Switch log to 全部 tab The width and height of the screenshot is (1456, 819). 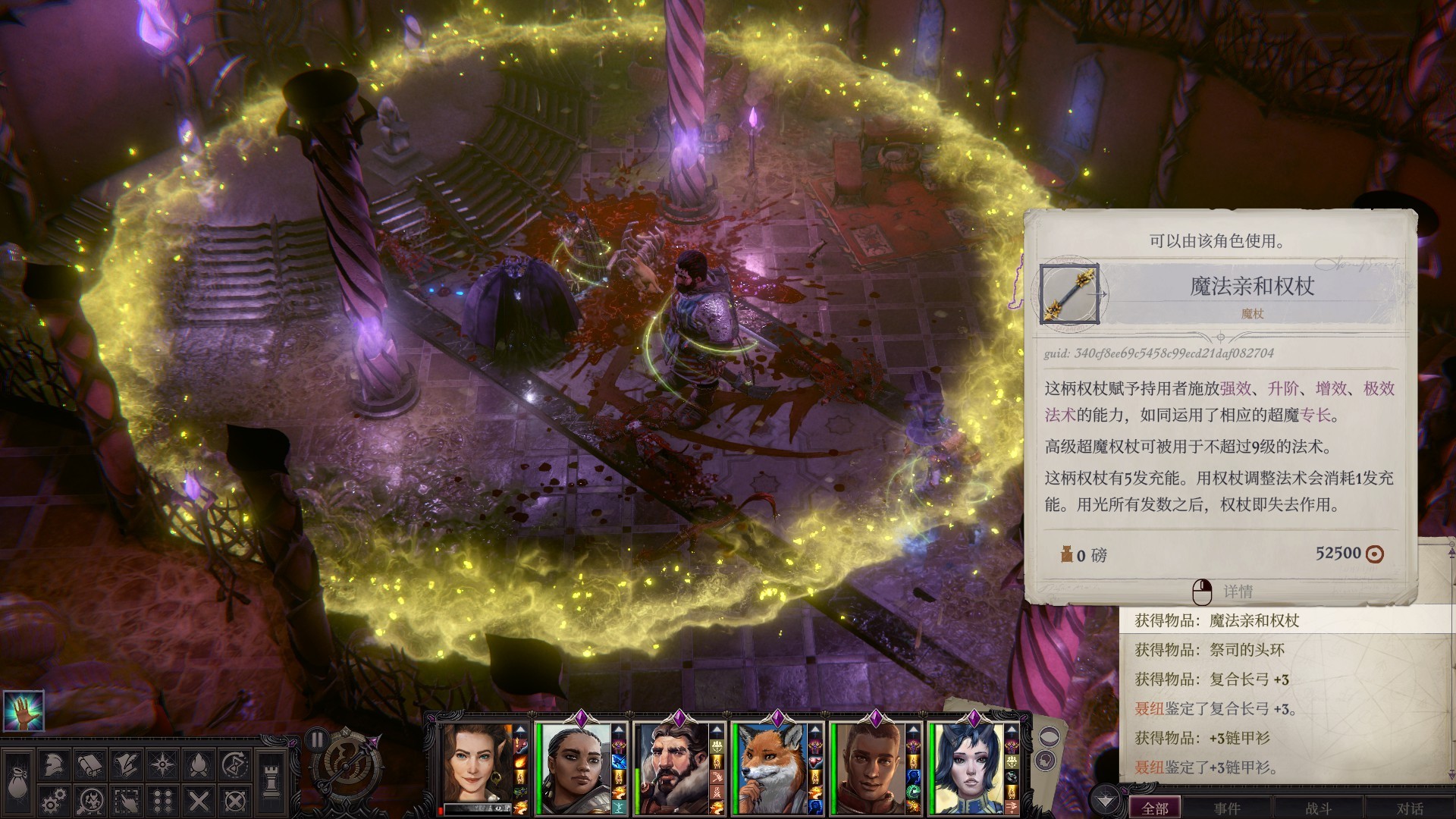coord(1155,808)
